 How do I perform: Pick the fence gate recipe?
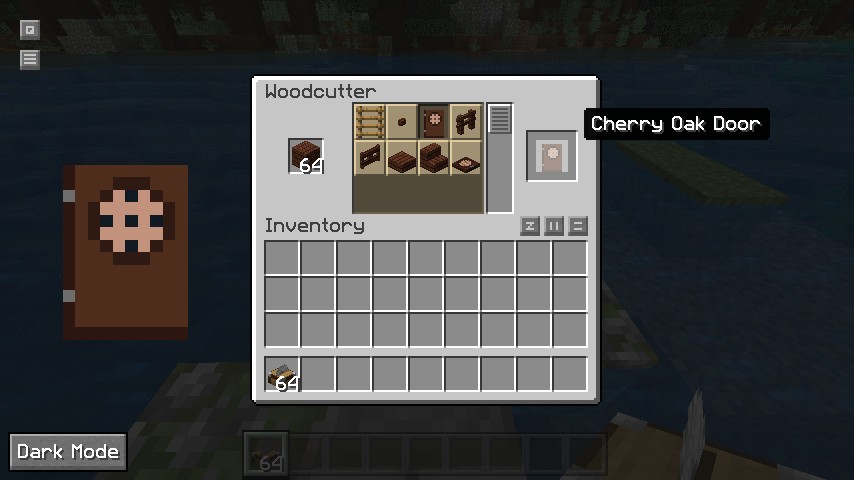[x=466, y=122]
